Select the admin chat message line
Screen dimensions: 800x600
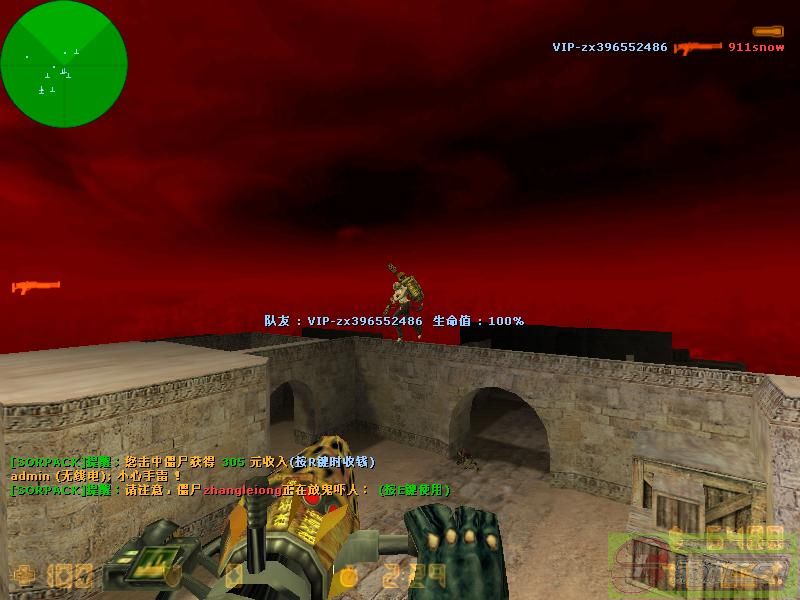(96, 476)
